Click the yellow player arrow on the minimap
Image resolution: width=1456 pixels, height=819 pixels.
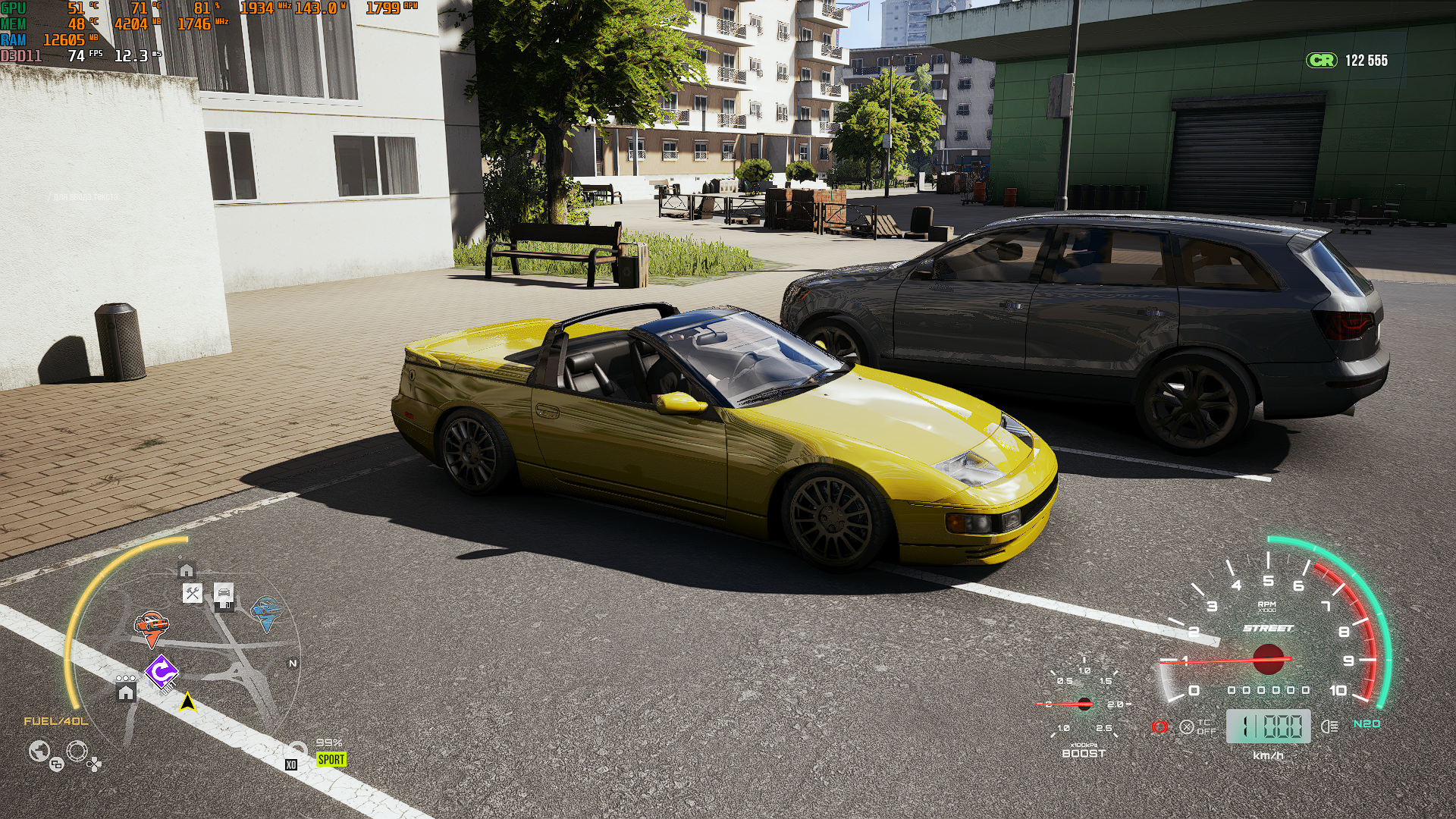(x=187, y=703)
